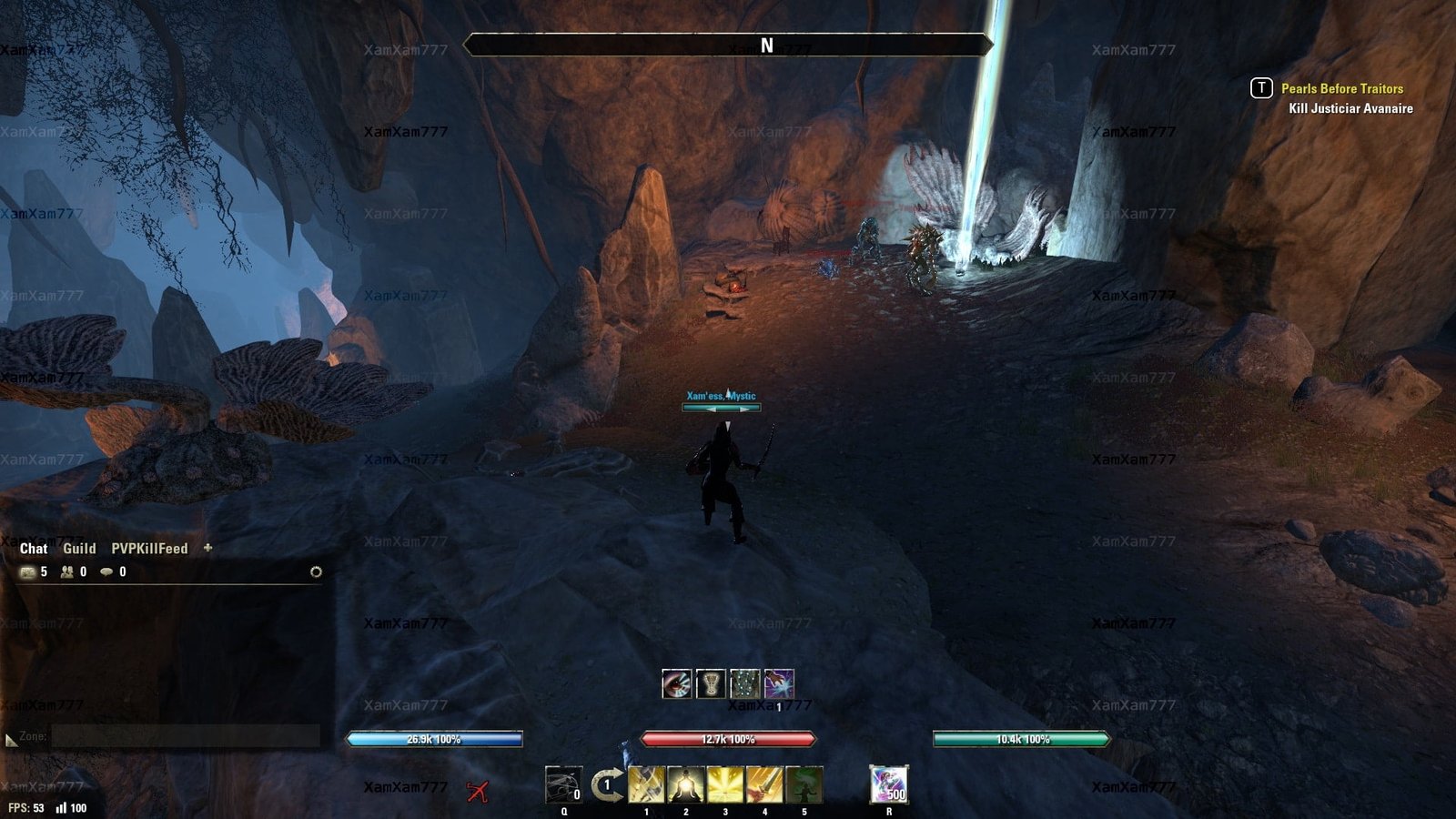
Task: Select the Pearls Before Traitors quest tracker
Action: (x=1341, y=89)
